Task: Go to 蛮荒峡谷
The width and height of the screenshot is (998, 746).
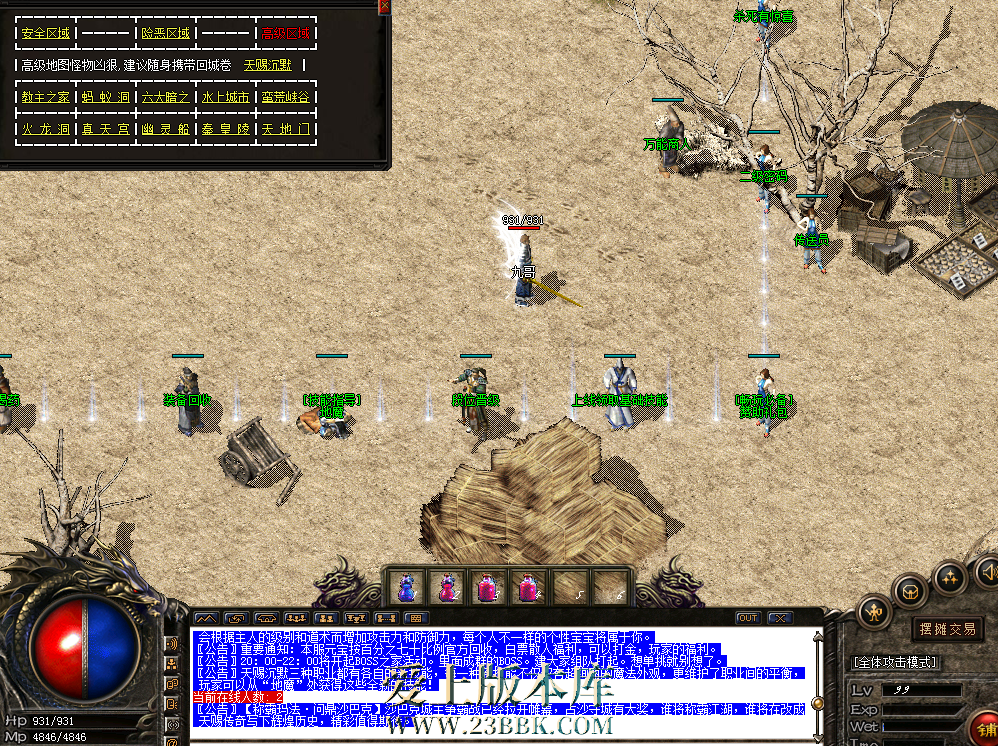Action: coord(285,97)
